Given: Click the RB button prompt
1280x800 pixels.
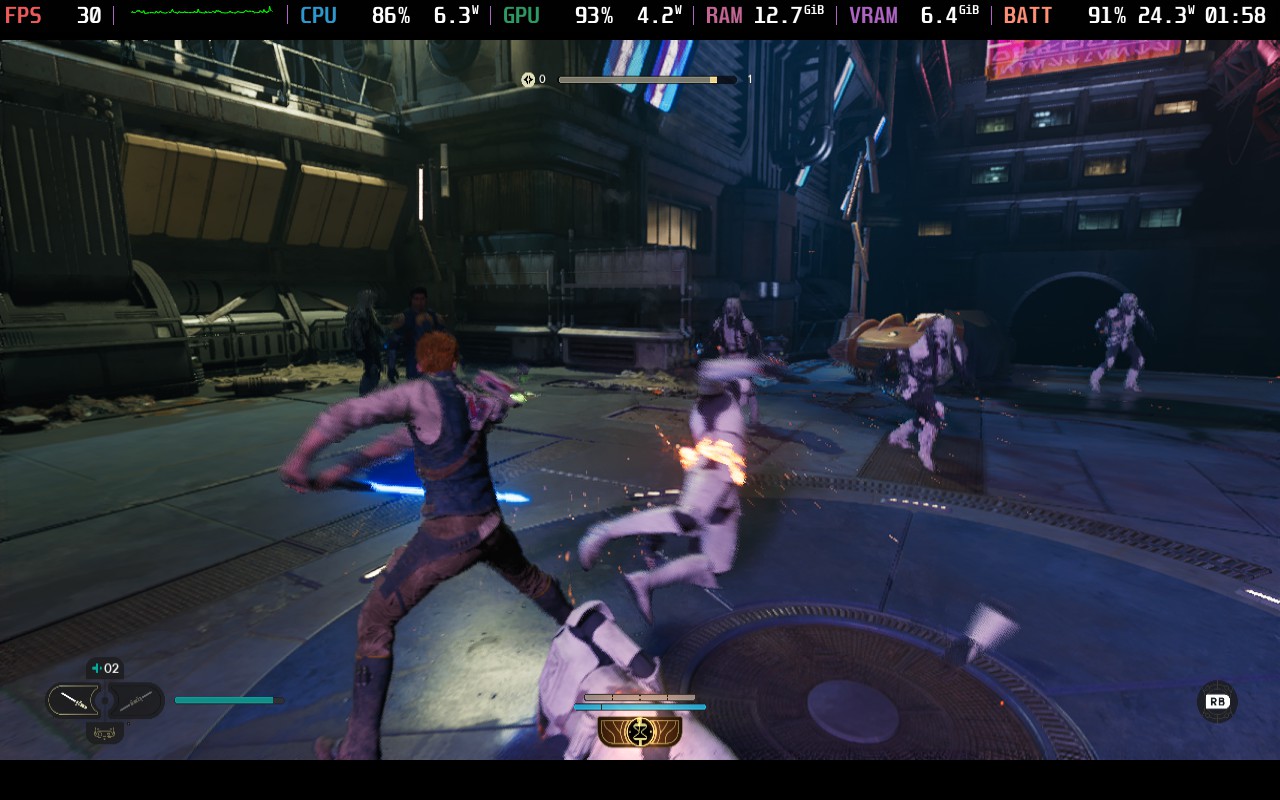Looking at the screenshot, I should pyautogui.click(x=1216, y=701).
